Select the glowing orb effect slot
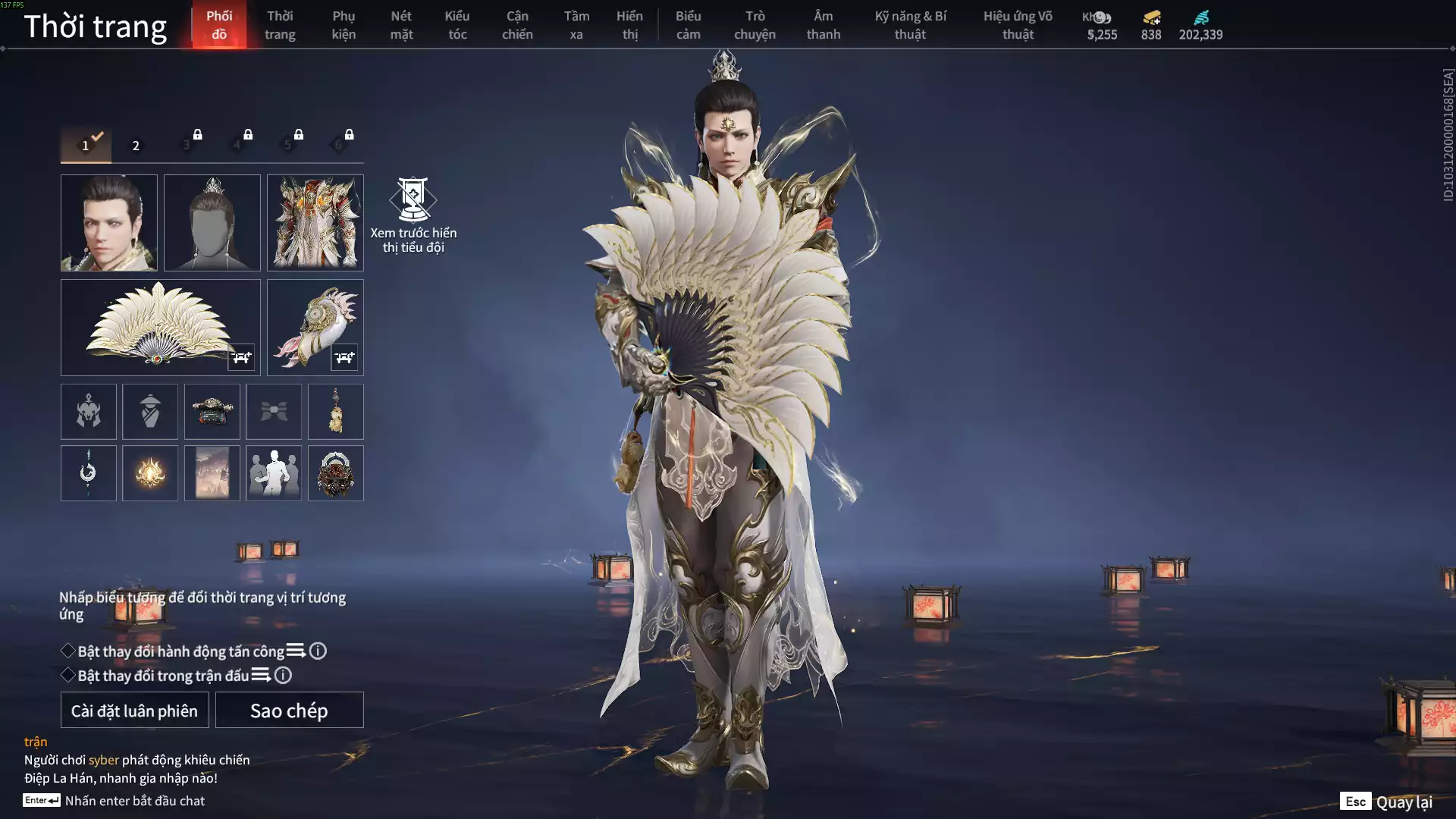The width and height of the screenshot is (1456, 819). (x=150, y=473)
